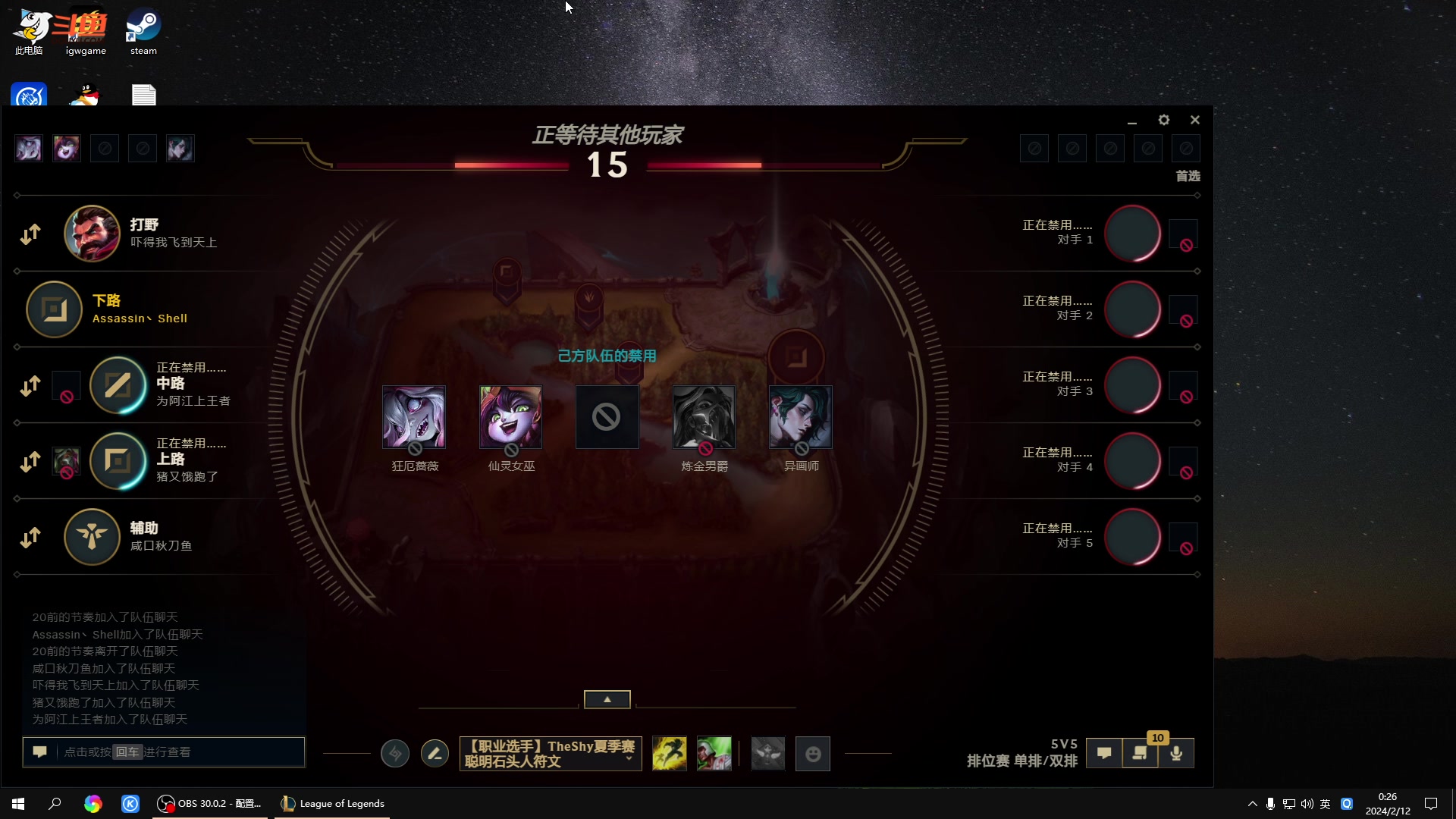
Task: Request swap with the jungle (打野) teammate
Action: pos(30,234)
